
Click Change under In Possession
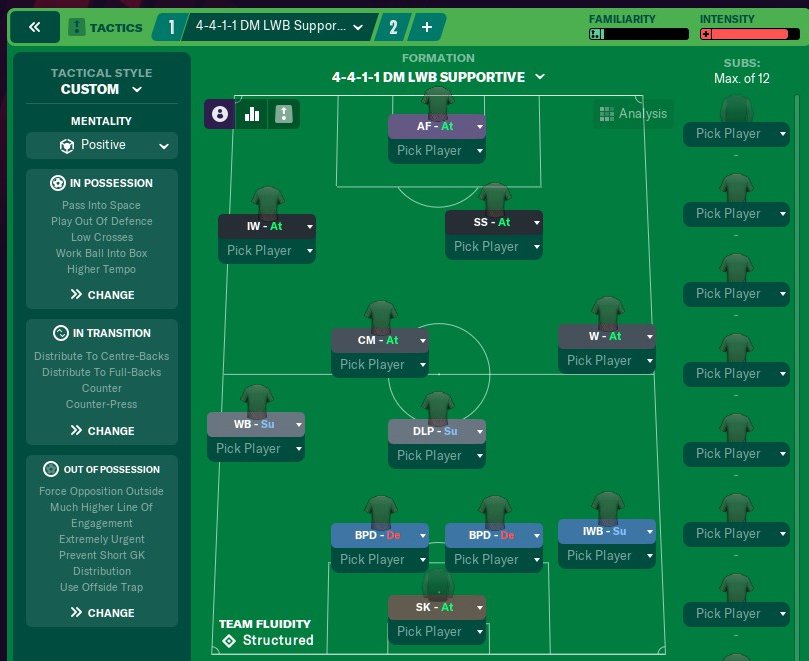coord(102,295)
